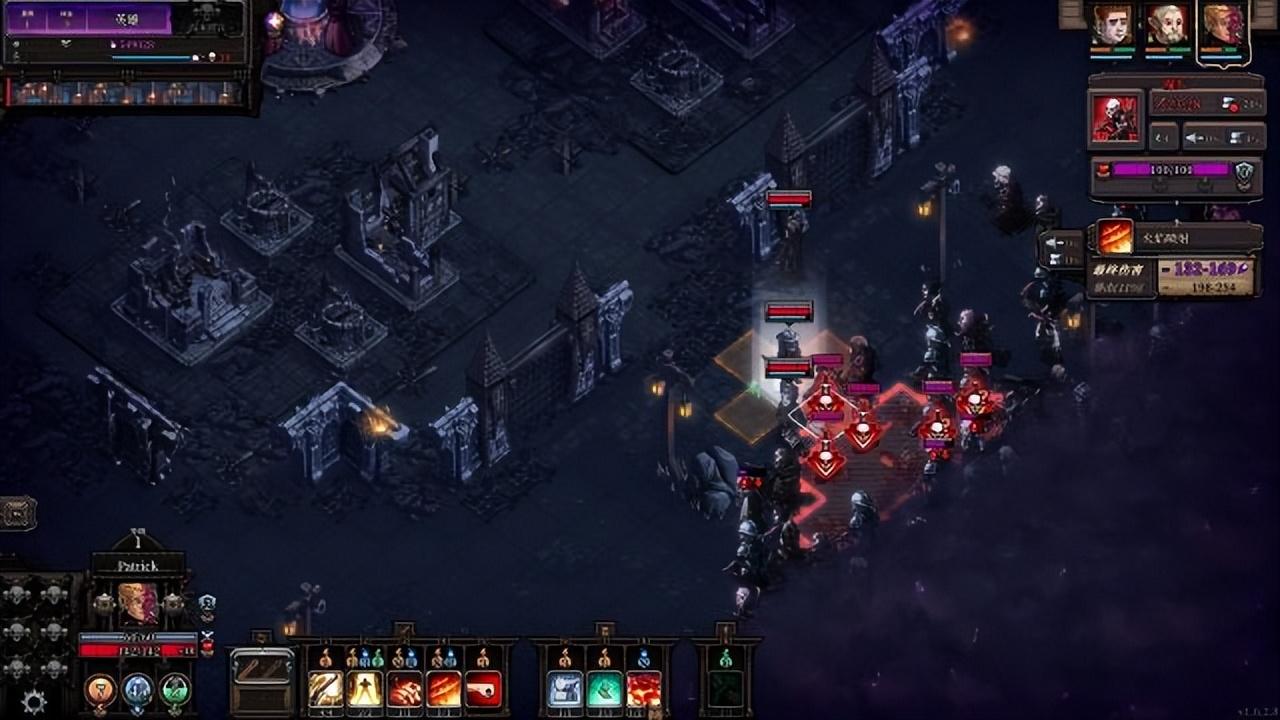Image resolution: width=1280 pixels, height=720 pixels.
Task: Click the targeted enemy skull portrait
Action: pos(1115,119)
